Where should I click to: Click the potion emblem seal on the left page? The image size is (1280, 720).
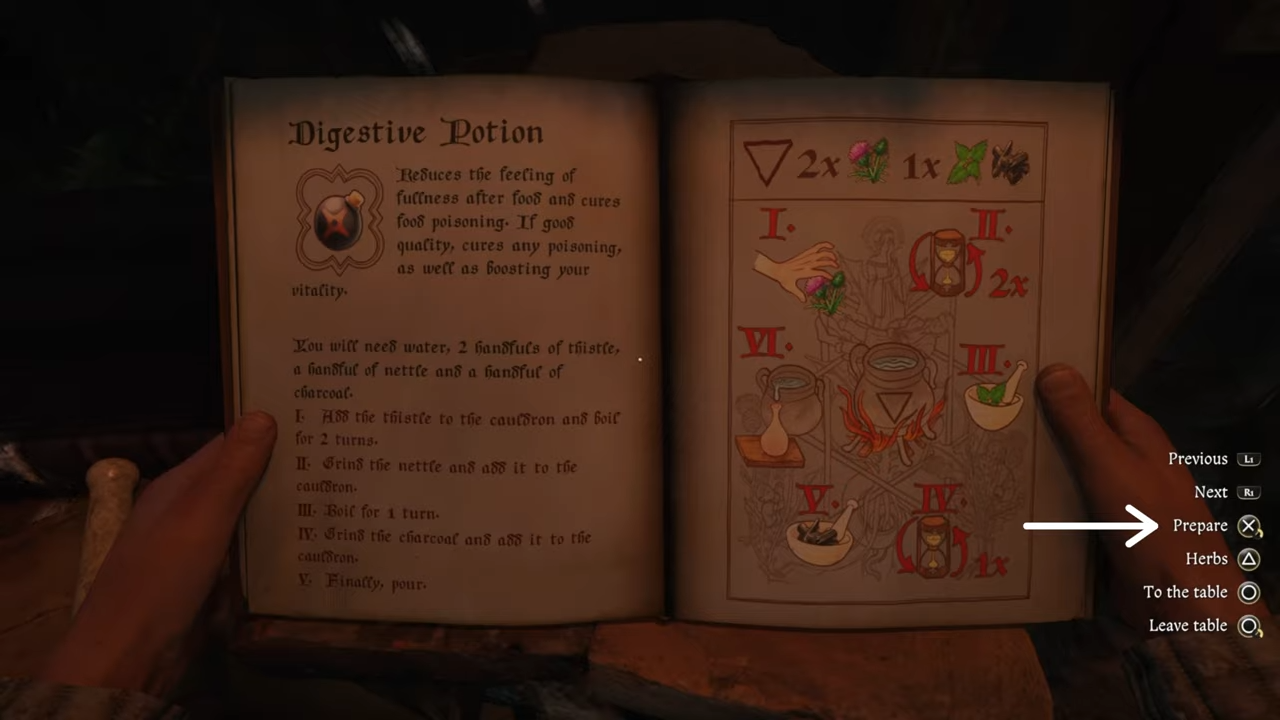tap(338, 218)
